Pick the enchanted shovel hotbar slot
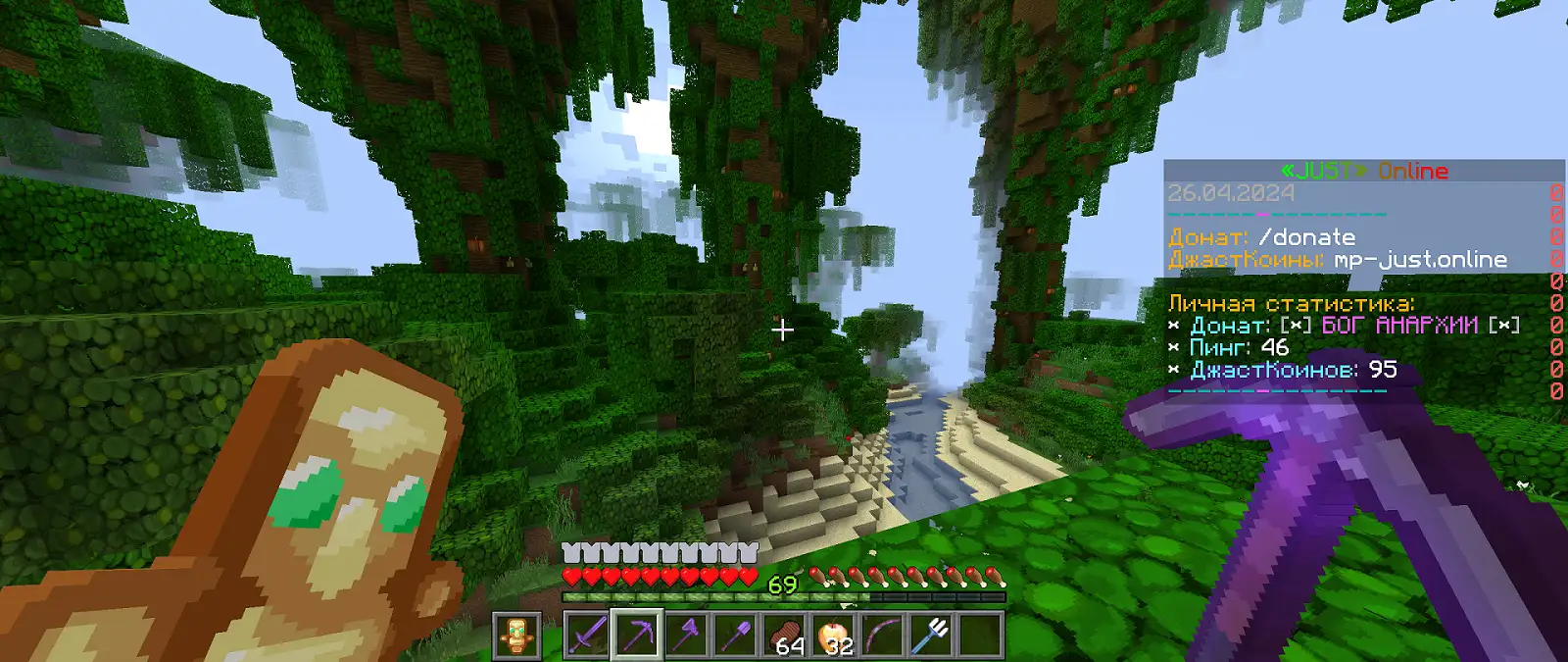 point(735,636)
